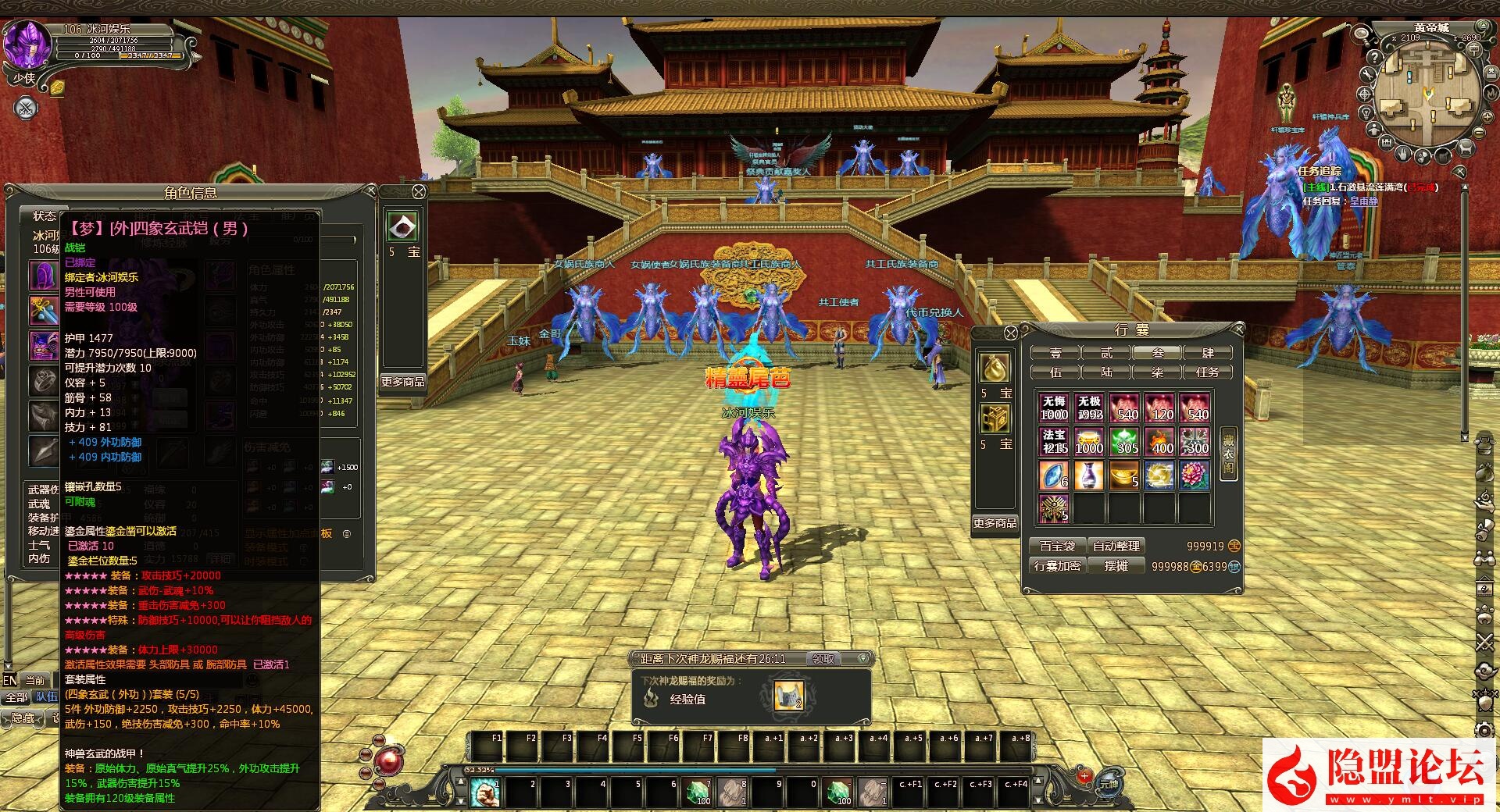Screen dimensions: 1500x812
Task: Open the 任务 quest items bag tab
Action: point(1208,372)
